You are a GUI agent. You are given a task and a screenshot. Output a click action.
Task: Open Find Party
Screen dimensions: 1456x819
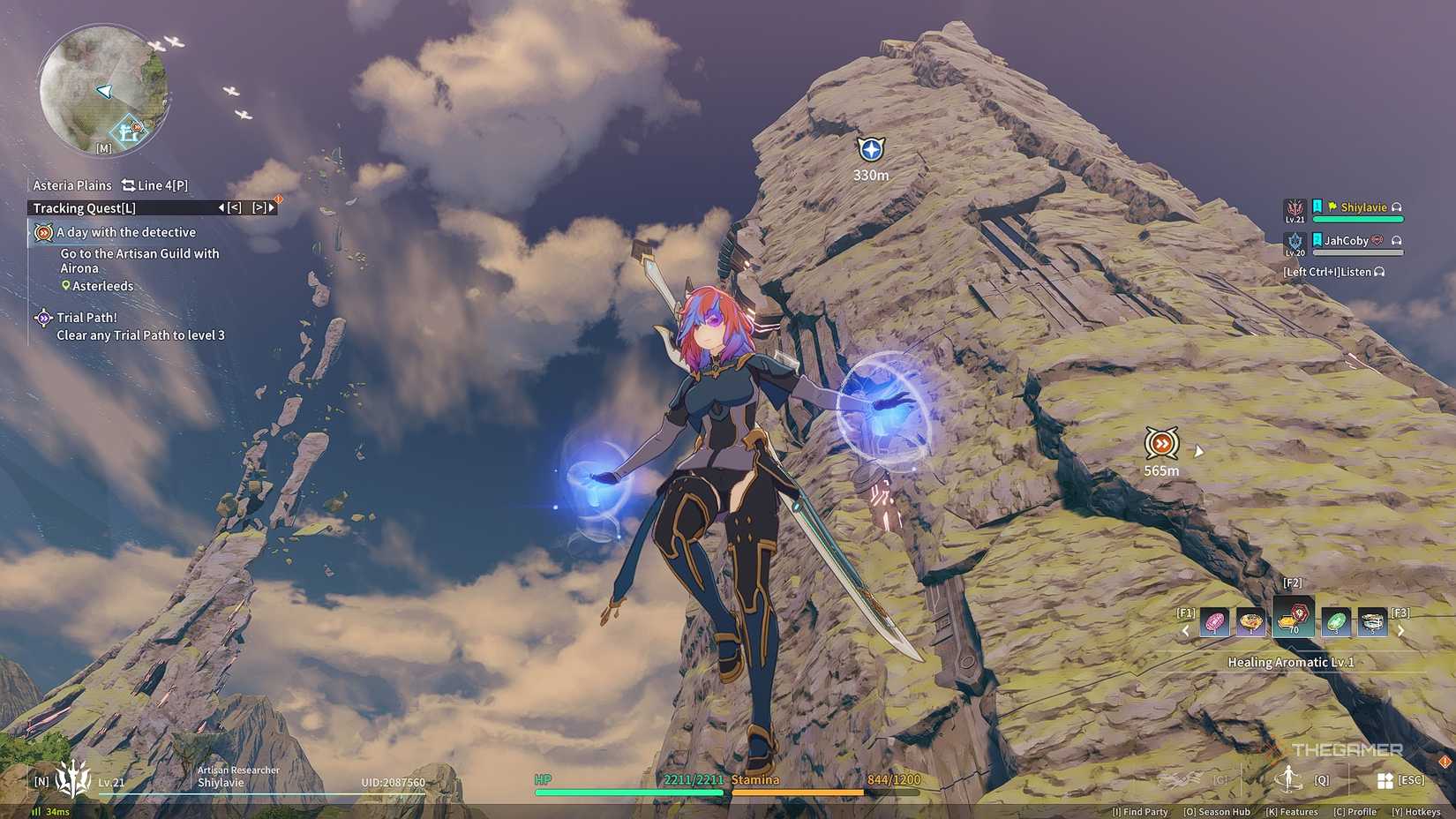[x=1140, y=812]
